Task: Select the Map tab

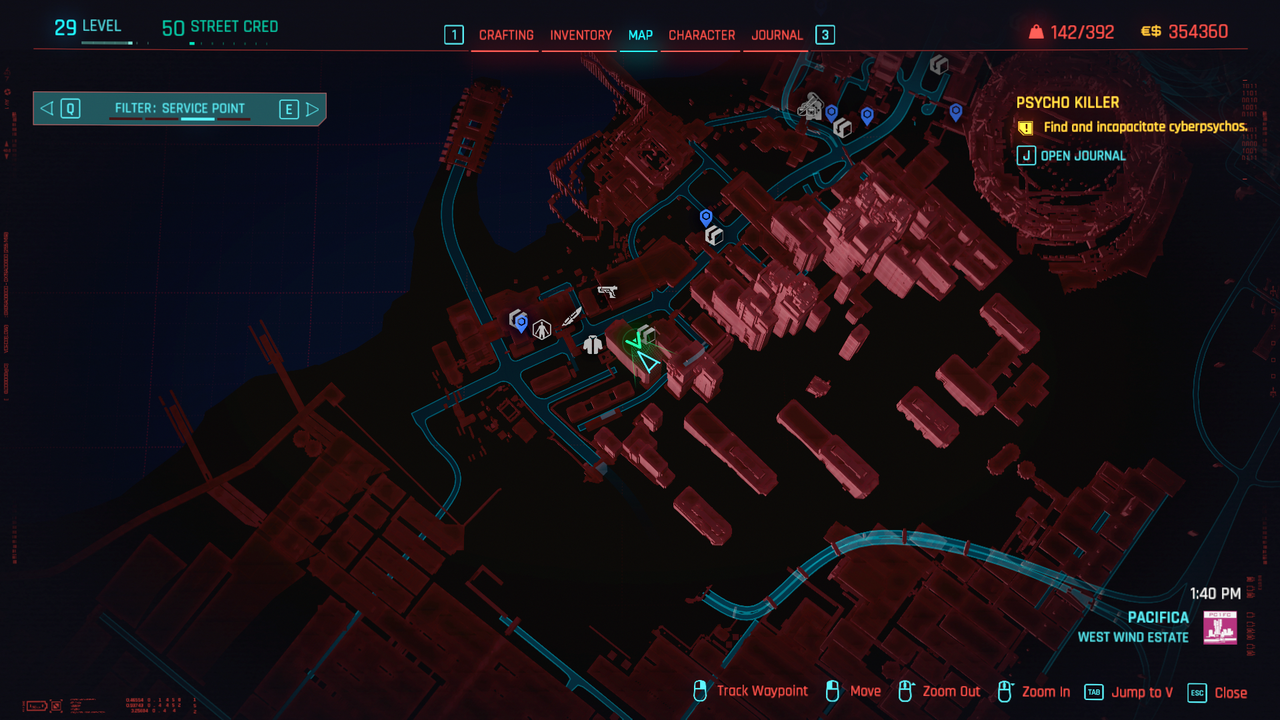Action: pyautogui.click(x=640, y=35)
